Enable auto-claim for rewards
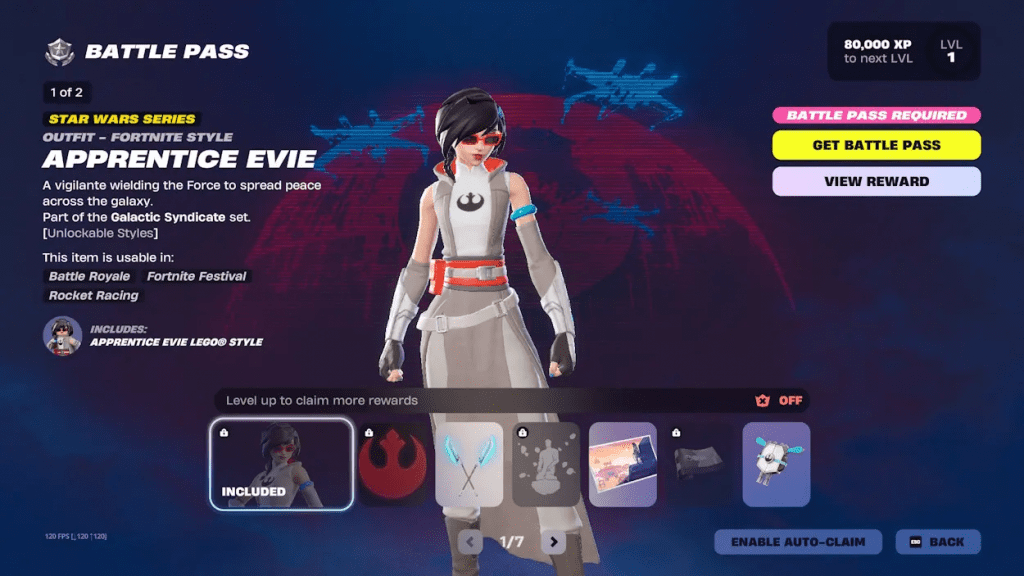This screenshot has width=1024, height=576. 798,542
